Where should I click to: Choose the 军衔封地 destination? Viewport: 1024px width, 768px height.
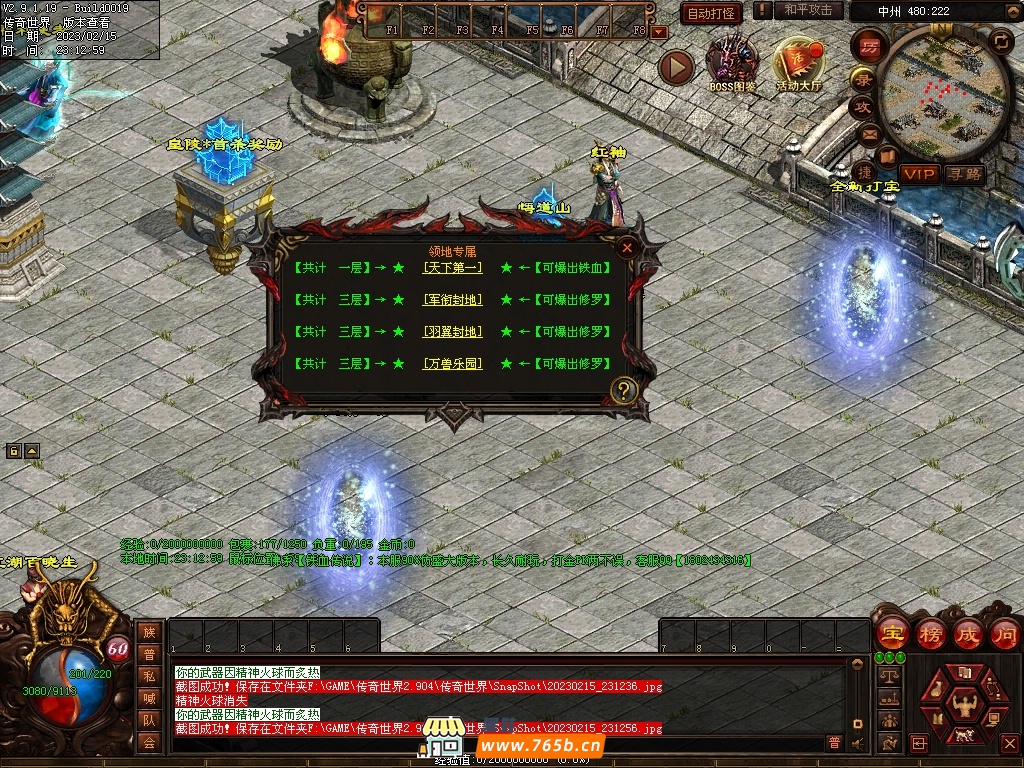pyautogui.click(x=452, y=300)
